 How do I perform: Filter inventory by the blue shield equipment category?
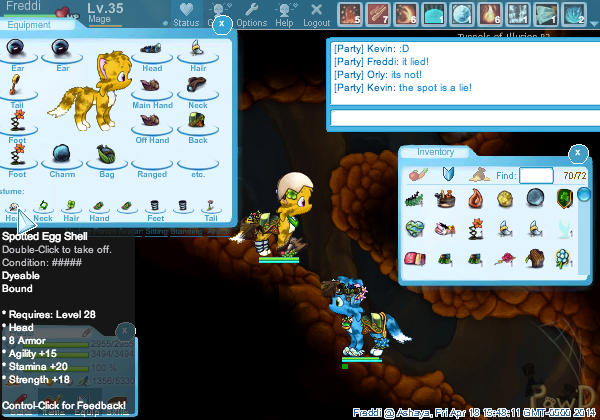448,175
